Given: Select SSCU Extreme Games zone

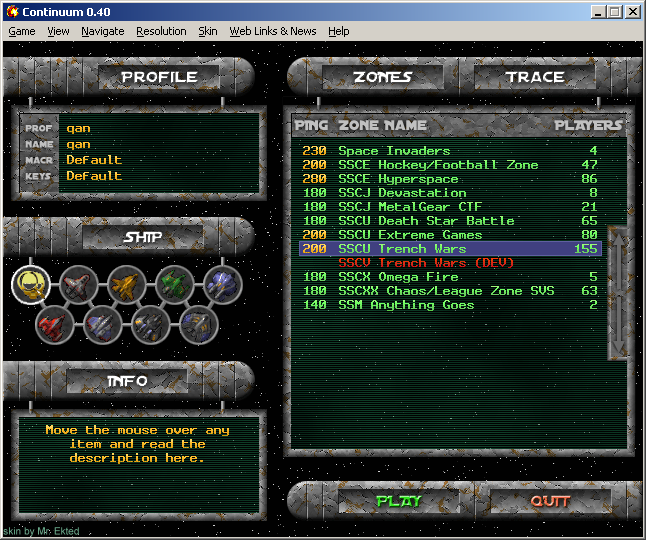Looking at the screenshot, I should pos(410,235).
